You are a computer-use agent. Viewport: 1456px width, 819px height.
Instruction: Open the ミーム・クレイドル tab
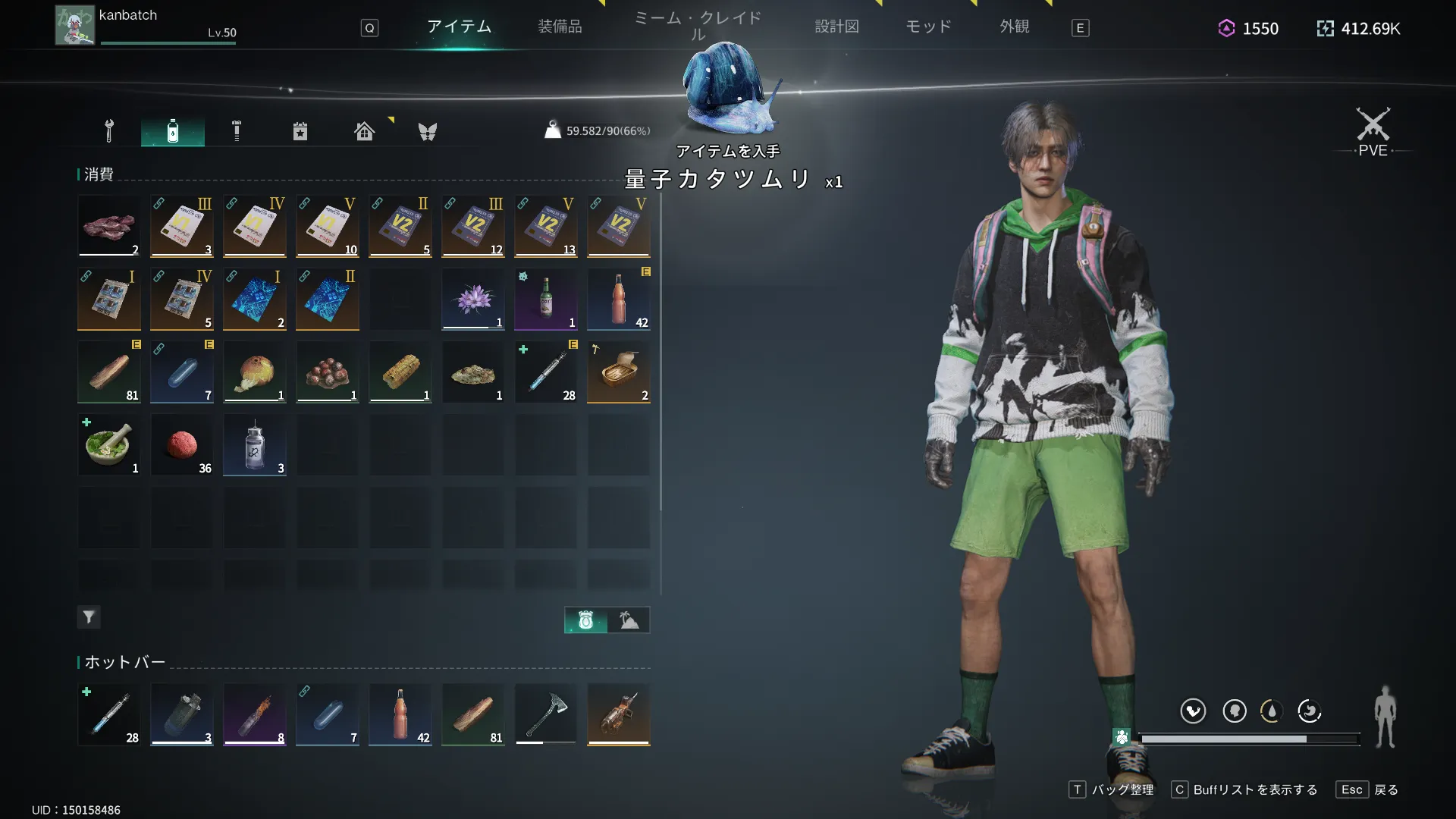tap(698, 25)
